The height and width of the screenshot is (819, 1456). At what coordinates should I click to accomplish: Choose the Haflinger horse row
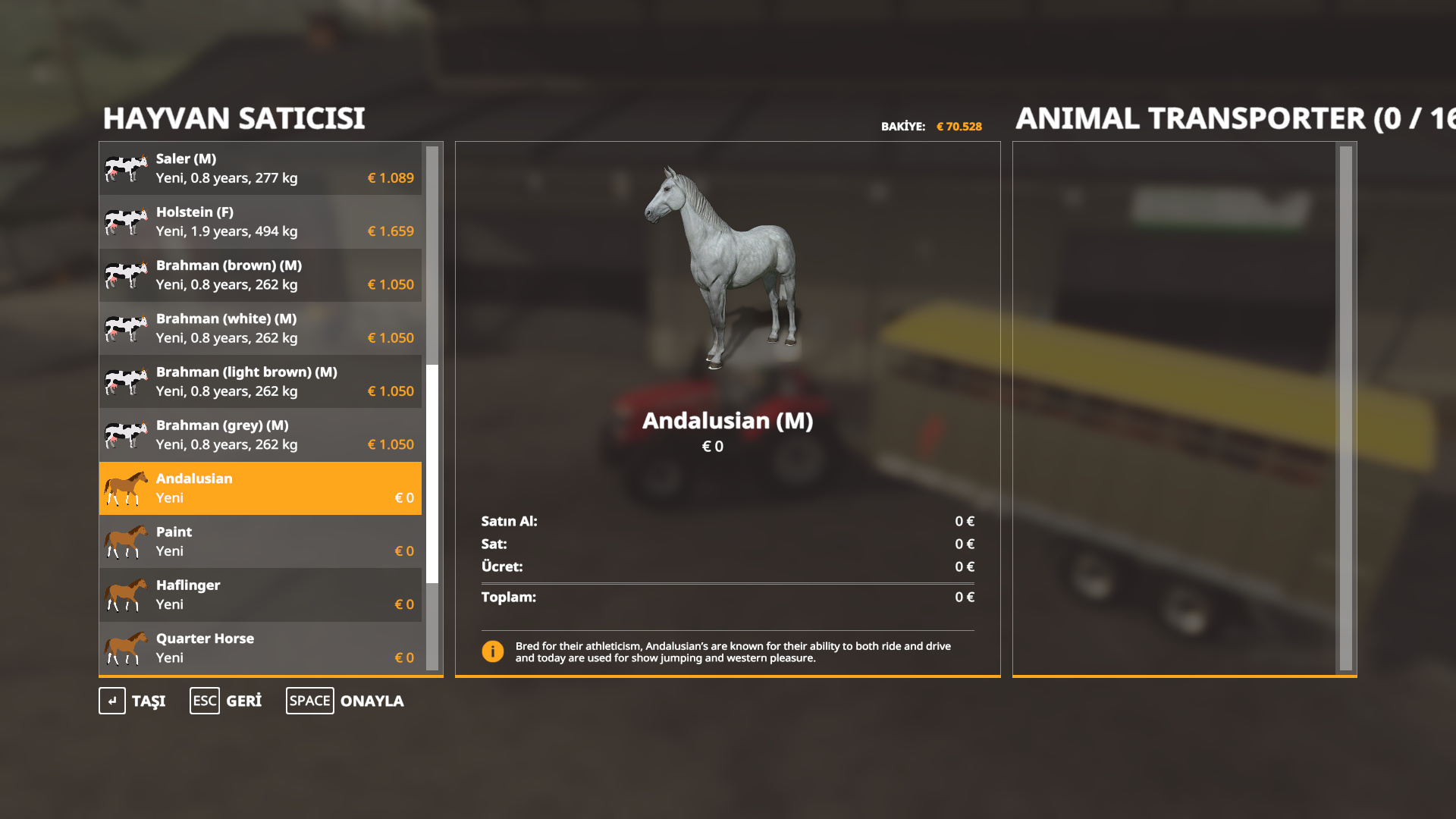point(260,595)
